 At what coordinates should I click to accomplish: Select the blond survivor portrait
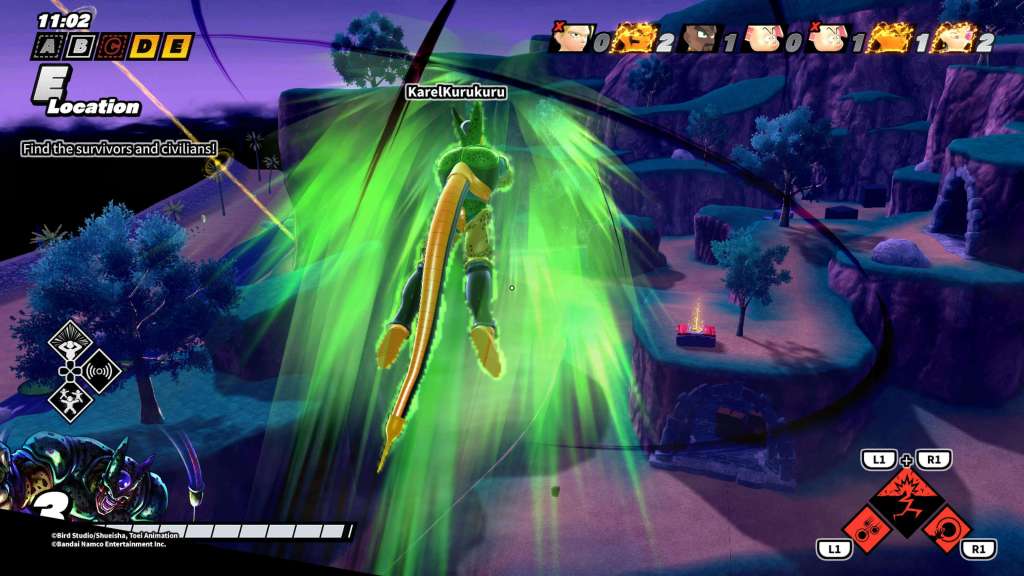[572, 38]
